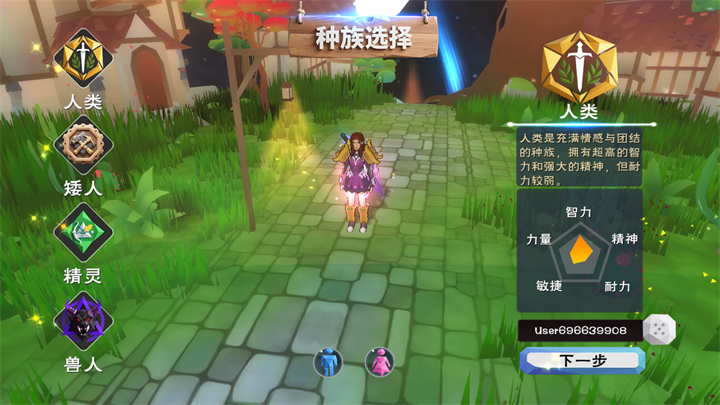Edit the User696639908 name field
This screenshot has width=720, height=405.
[x=578, y=330]
